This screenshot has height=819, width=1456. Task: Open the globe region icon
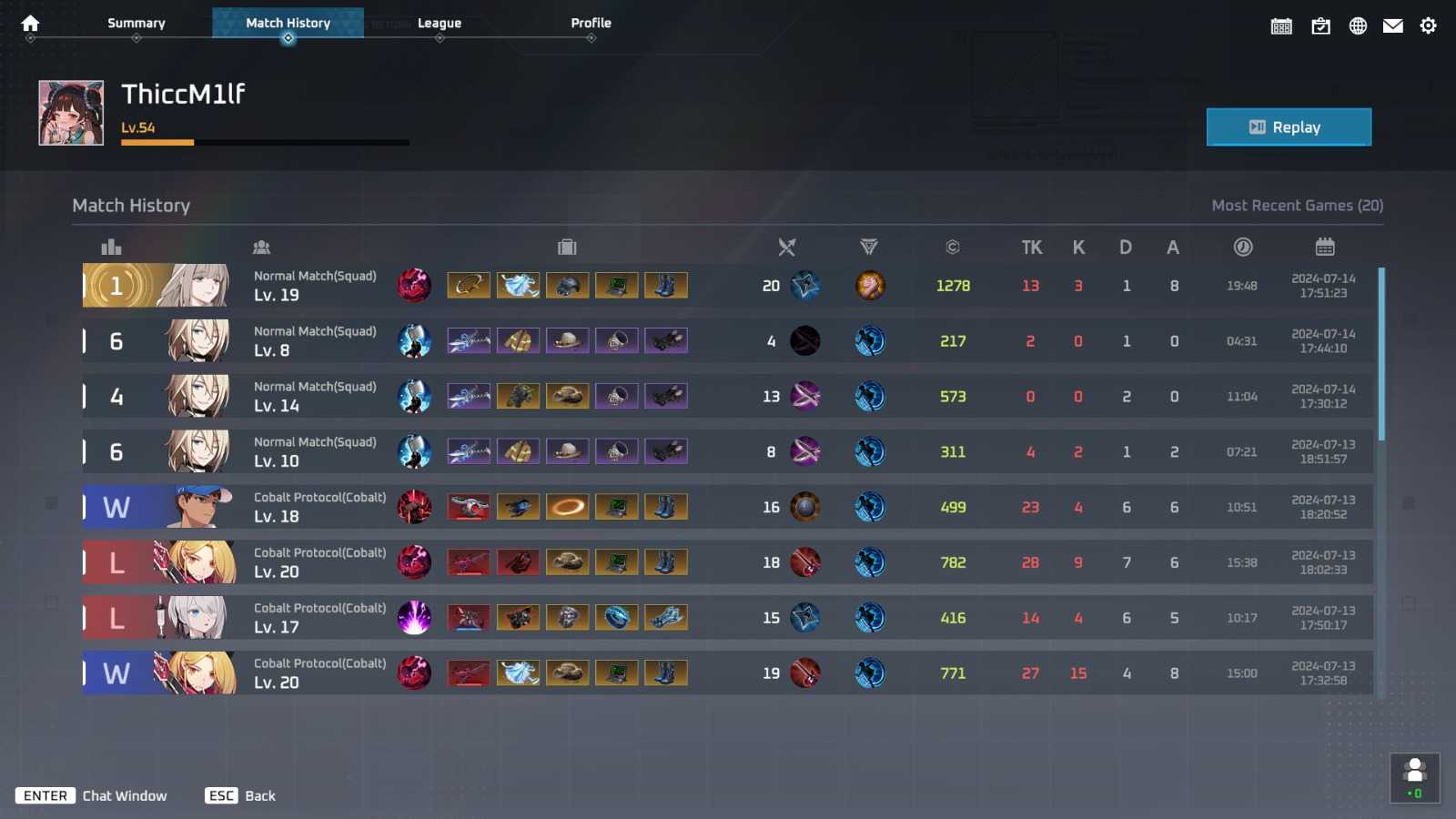point(1358,25)
